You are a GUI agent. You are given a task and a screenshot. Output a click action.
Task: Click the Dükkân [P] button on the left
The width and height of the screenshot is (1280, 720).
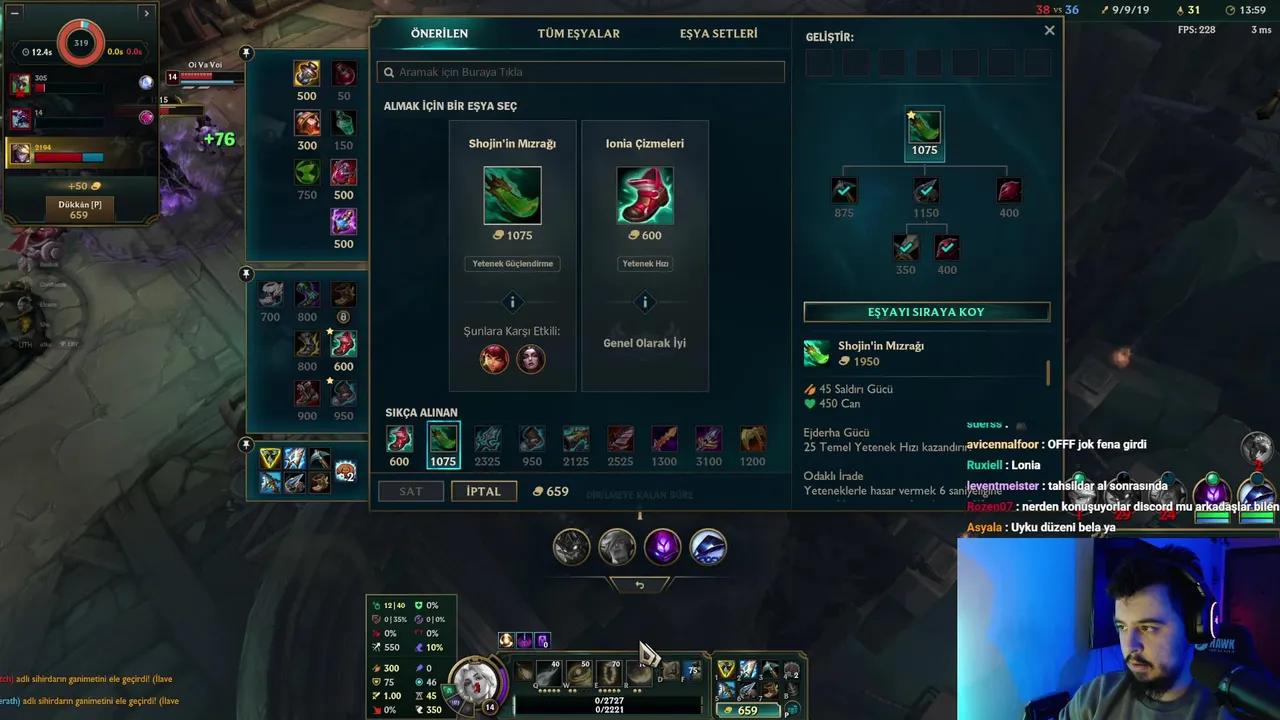pyautogui.click(x=80, y=204)
